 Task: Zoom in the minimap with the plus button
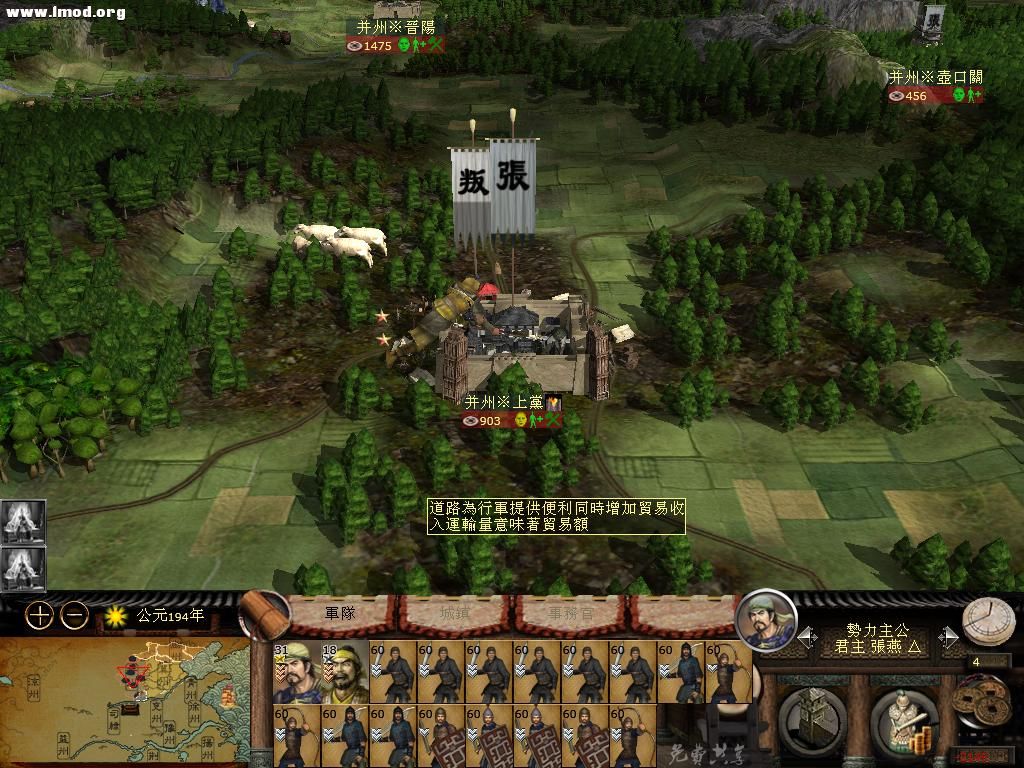[x=39, y=615]
